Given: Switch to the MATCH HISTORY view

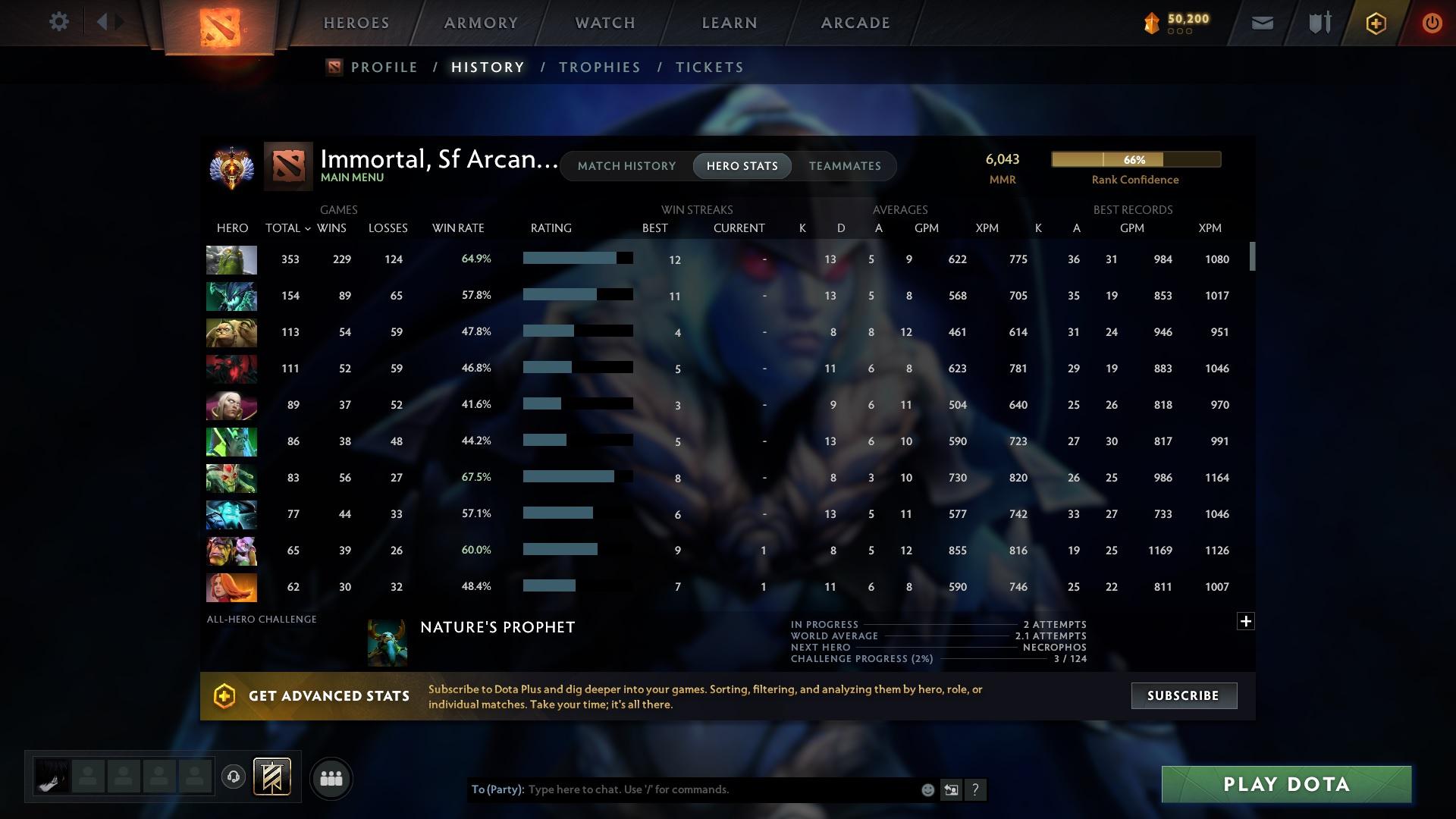Looking at the screenshot, I should pos(626,165).
